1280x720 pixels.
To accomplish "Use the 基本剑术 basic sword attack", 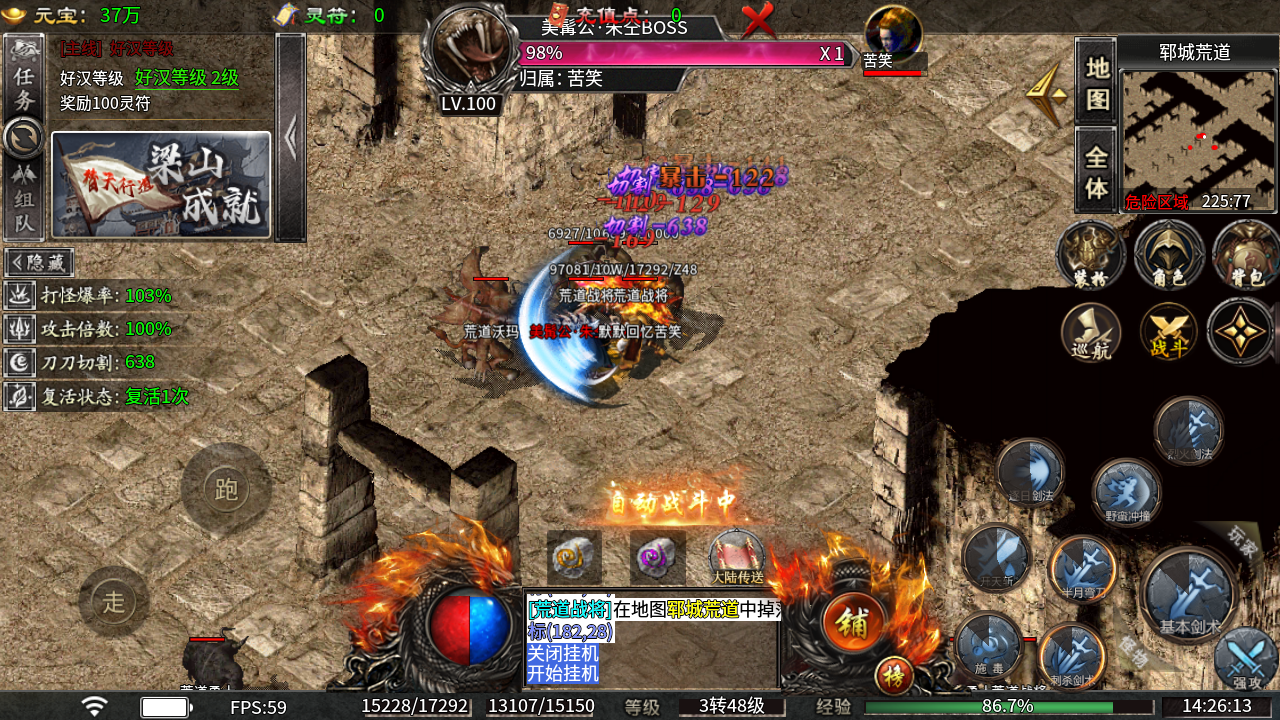I will coord(1190,595).
